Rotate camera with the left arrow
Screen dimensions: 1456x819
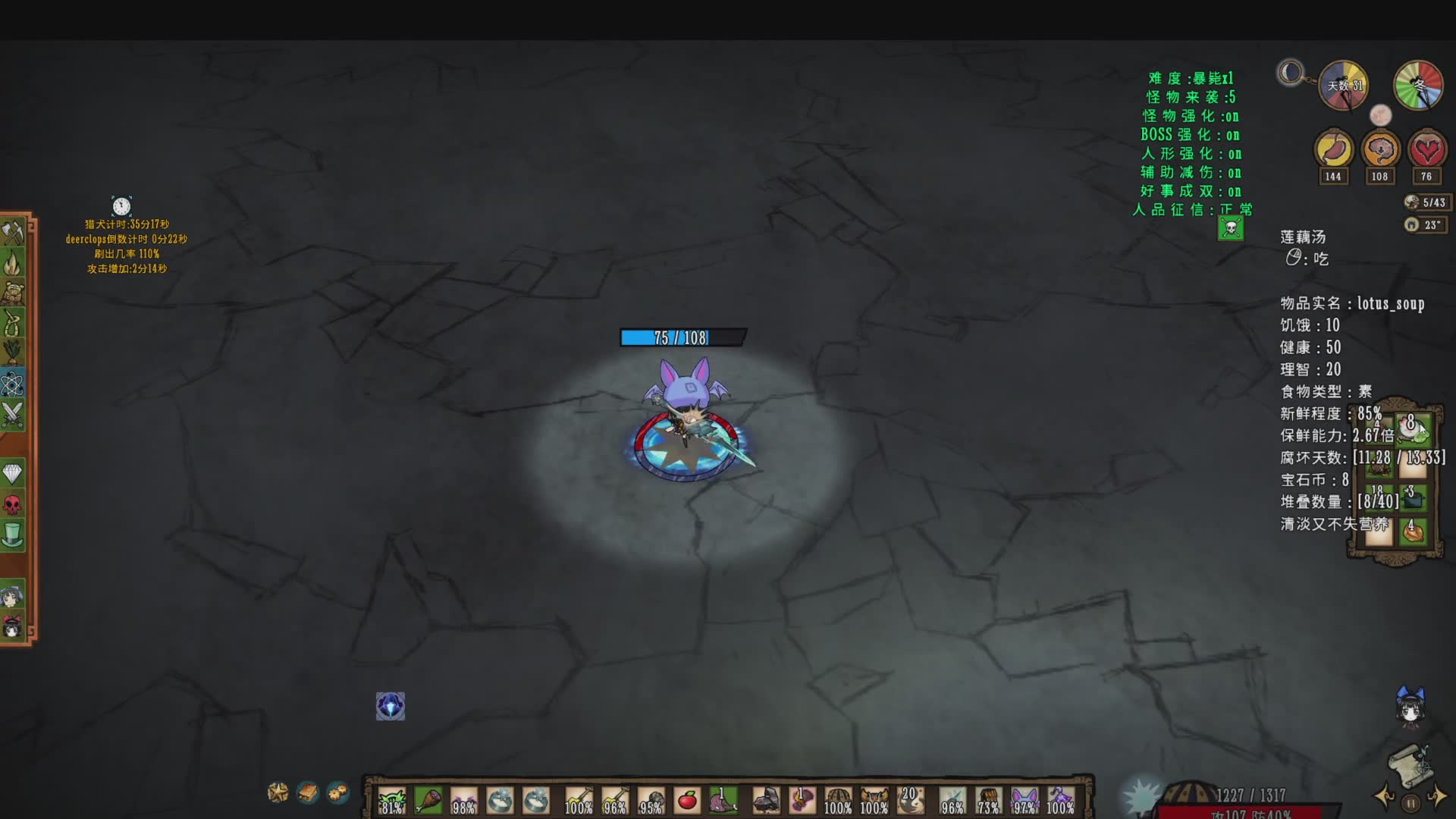coord(1385,797)
